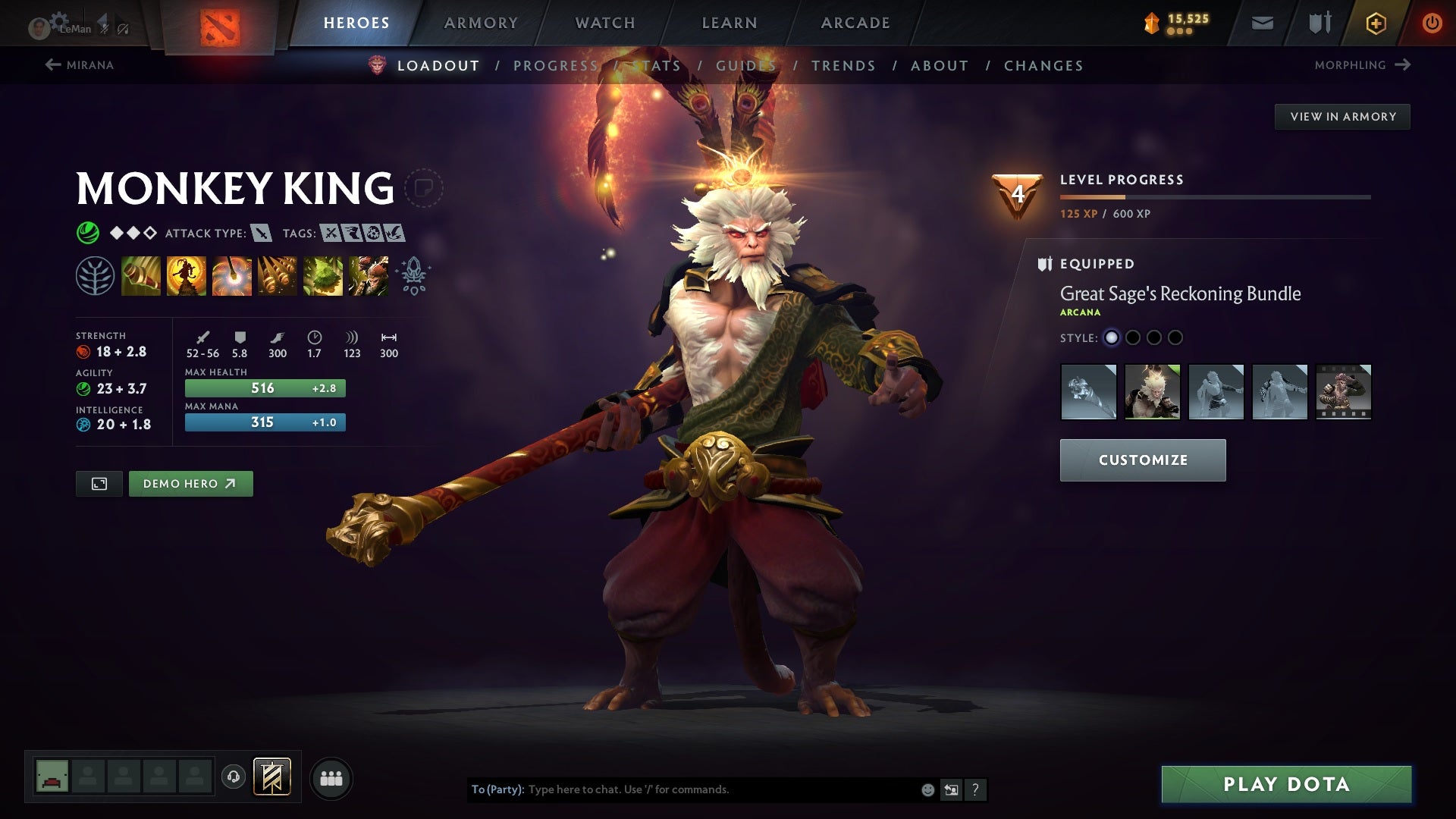The height and width of the screenshot is (819, 1456).
Task: Select the second style radio button
Action: 1133,339
